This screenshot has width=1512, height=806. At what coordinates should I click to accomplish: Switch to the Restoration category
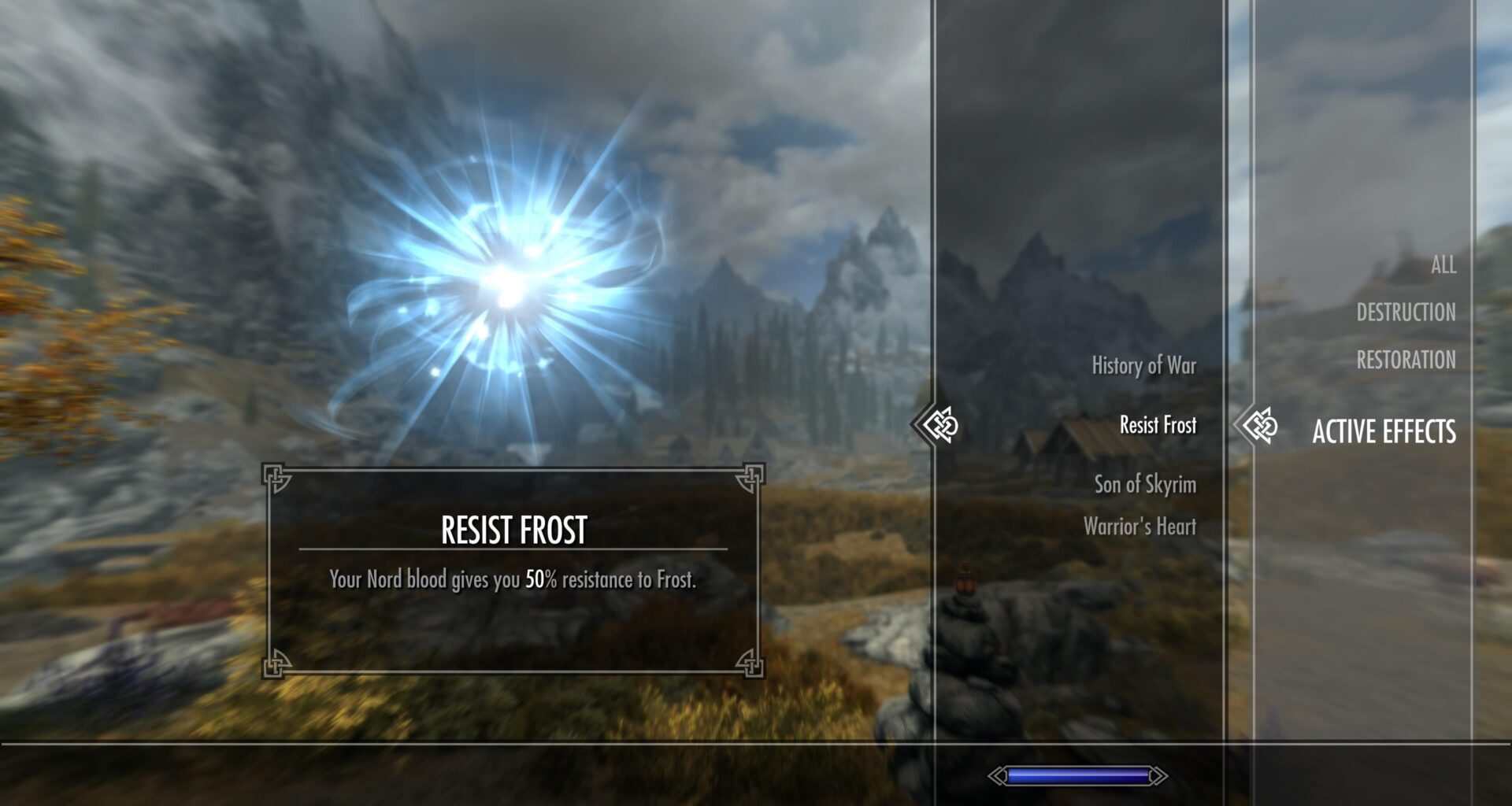tap(1405, 360)
